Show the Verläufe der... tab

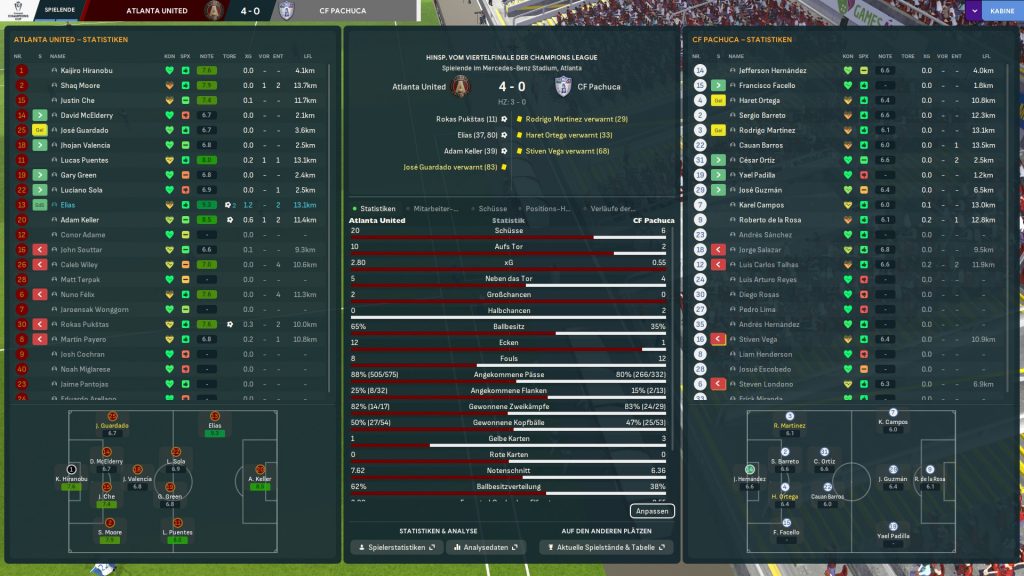[611, 209]
